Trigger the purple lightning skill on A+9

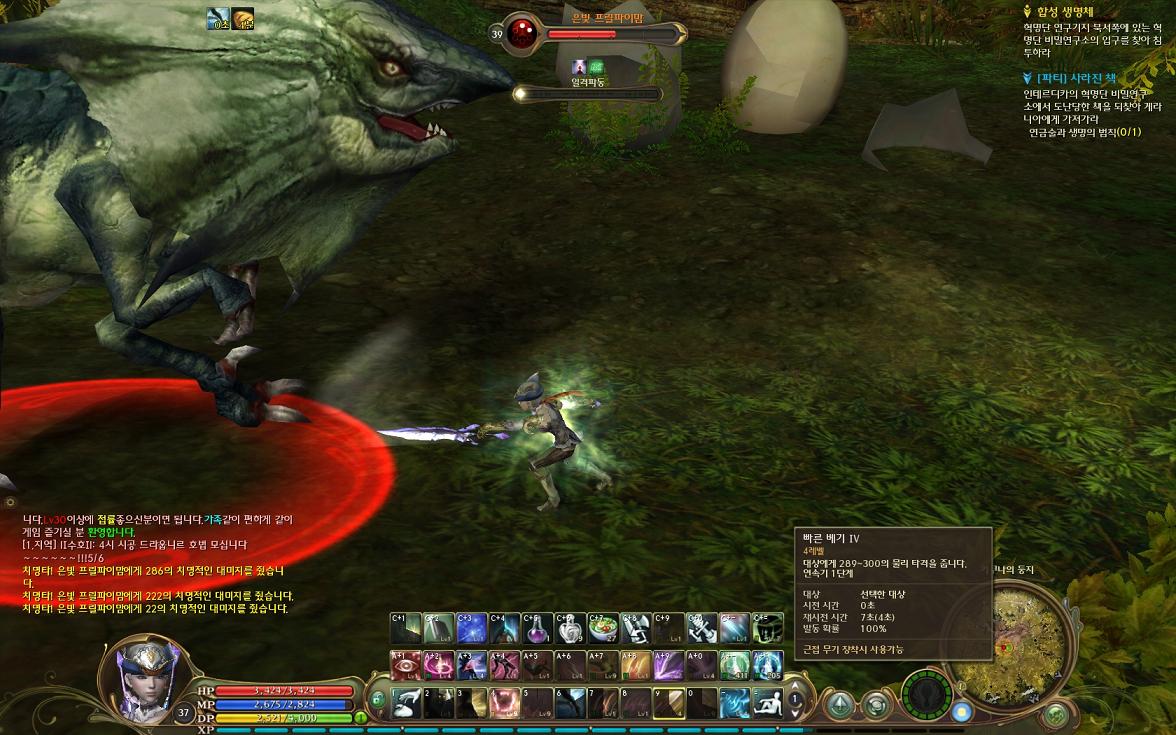pos(669,665)
